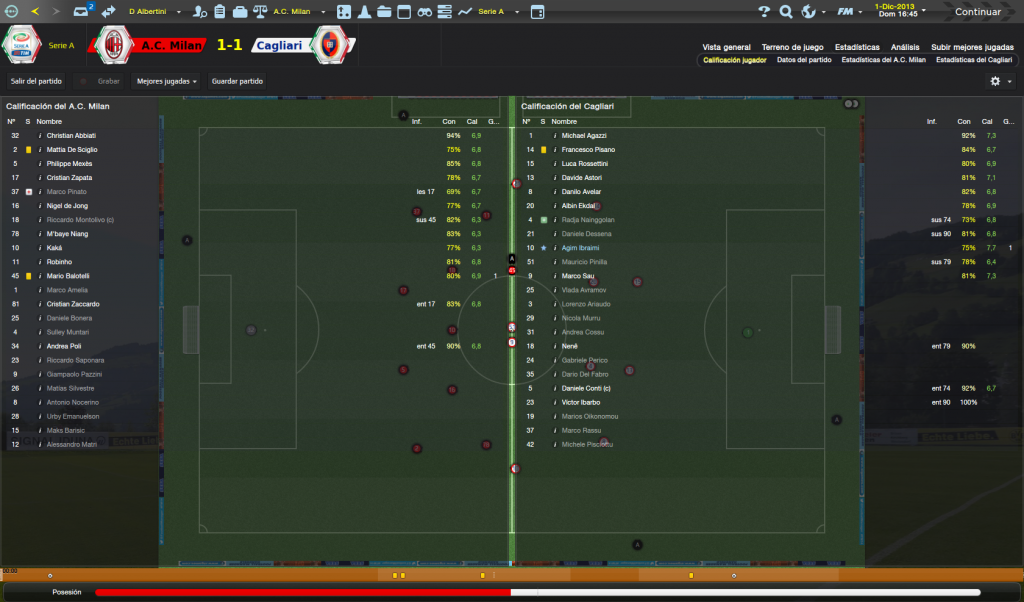1024x602 pixels.
Task: Open the Mejores jugadas dropdown
Action: click(x=167, y=81)
